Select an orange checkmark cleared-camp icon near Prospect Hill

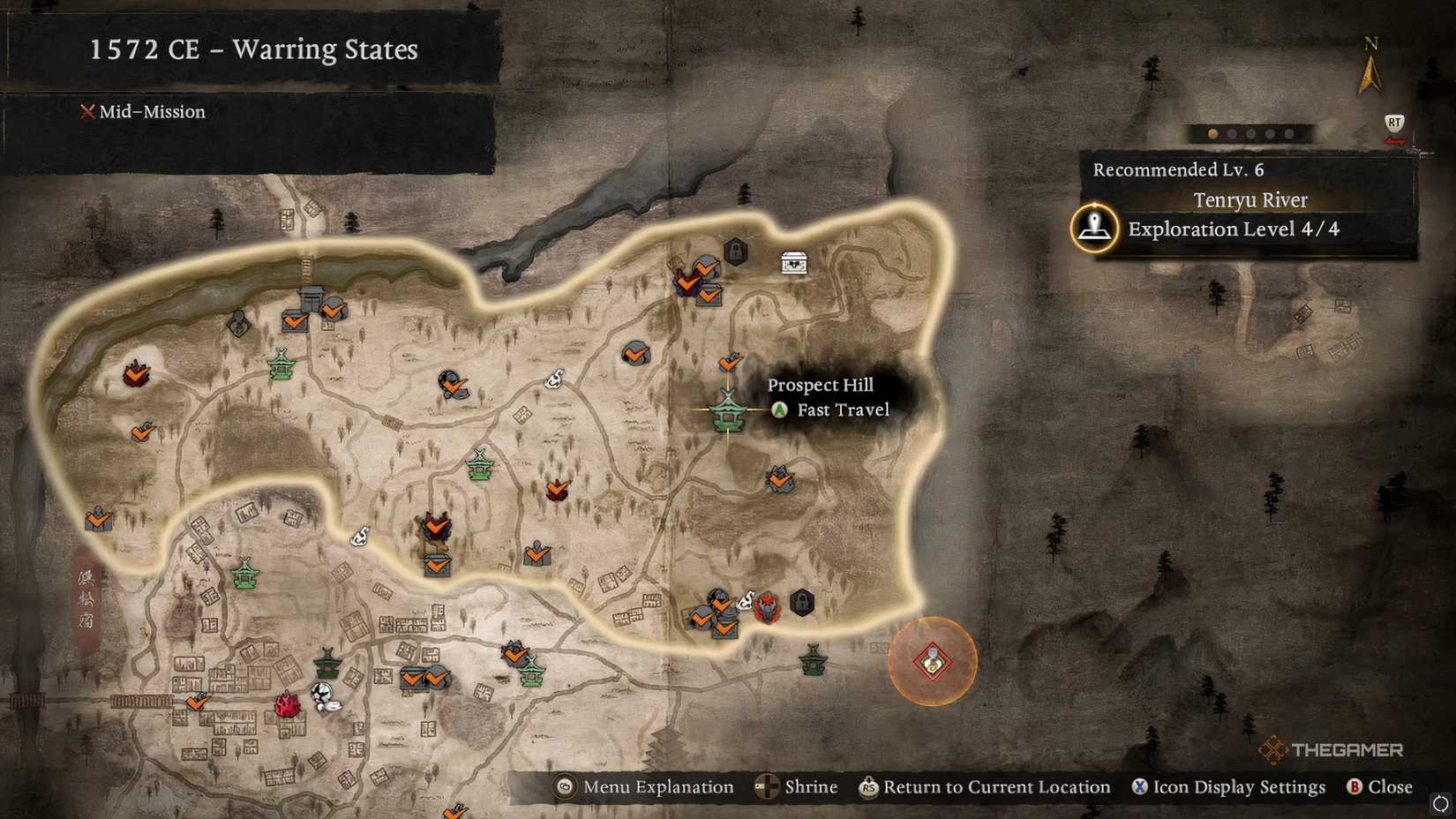[730, 362]
